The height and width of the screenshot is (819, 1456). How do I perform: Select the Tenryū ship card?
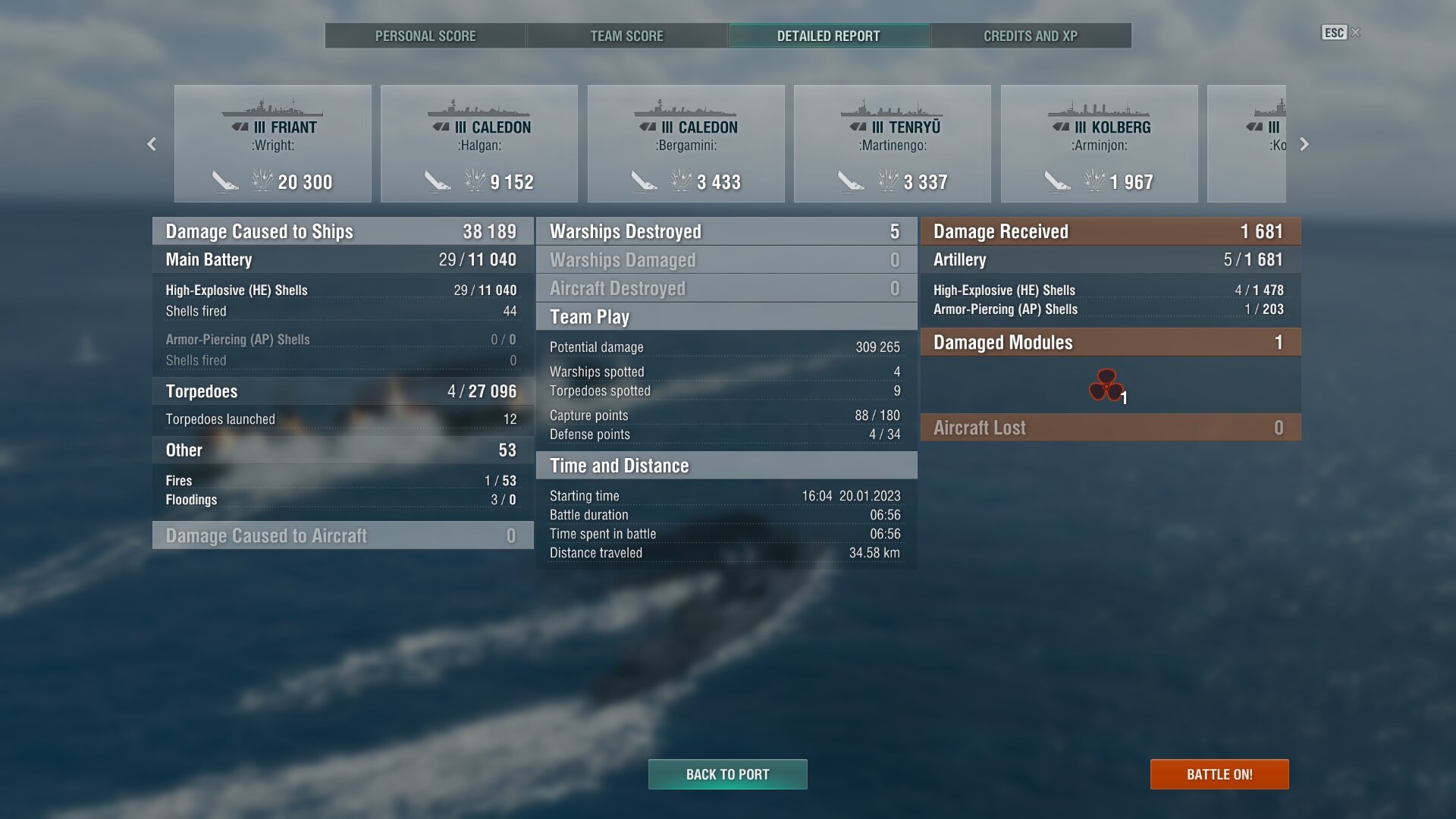[893, 144]
